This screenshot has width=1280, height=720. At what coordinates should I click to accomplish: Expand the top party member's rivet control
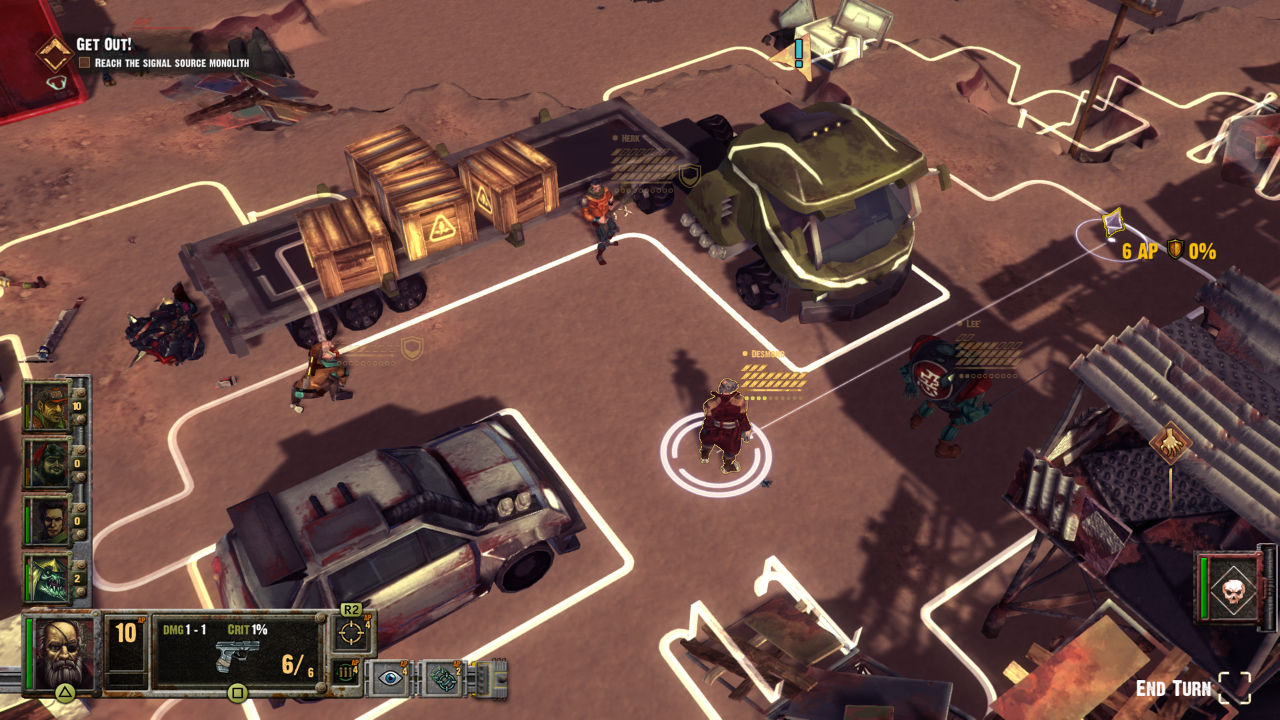[x=79, y=392]
